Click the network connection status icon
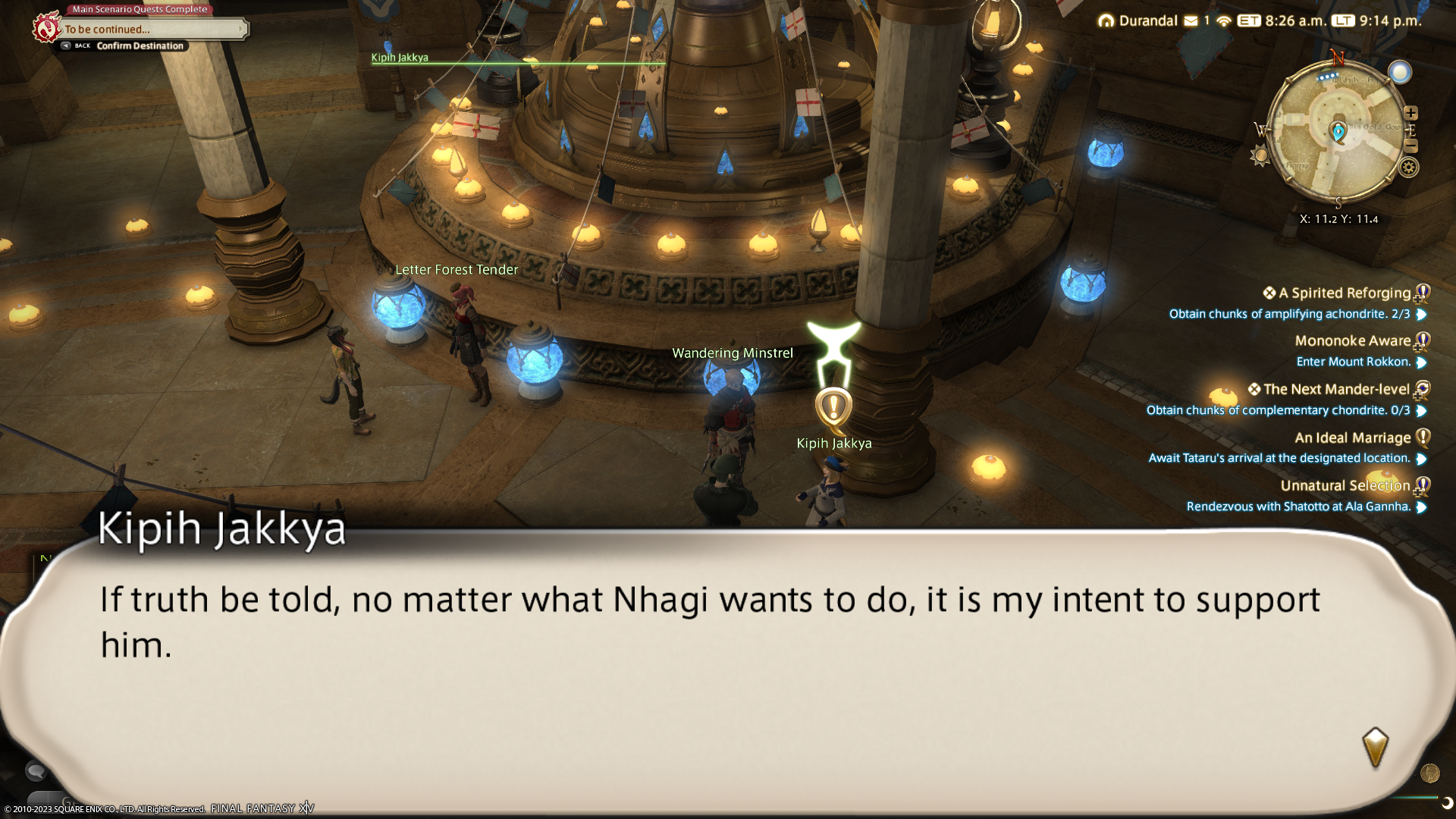This screenshot has height=819, width=1456. click(x=1223, y=20)
